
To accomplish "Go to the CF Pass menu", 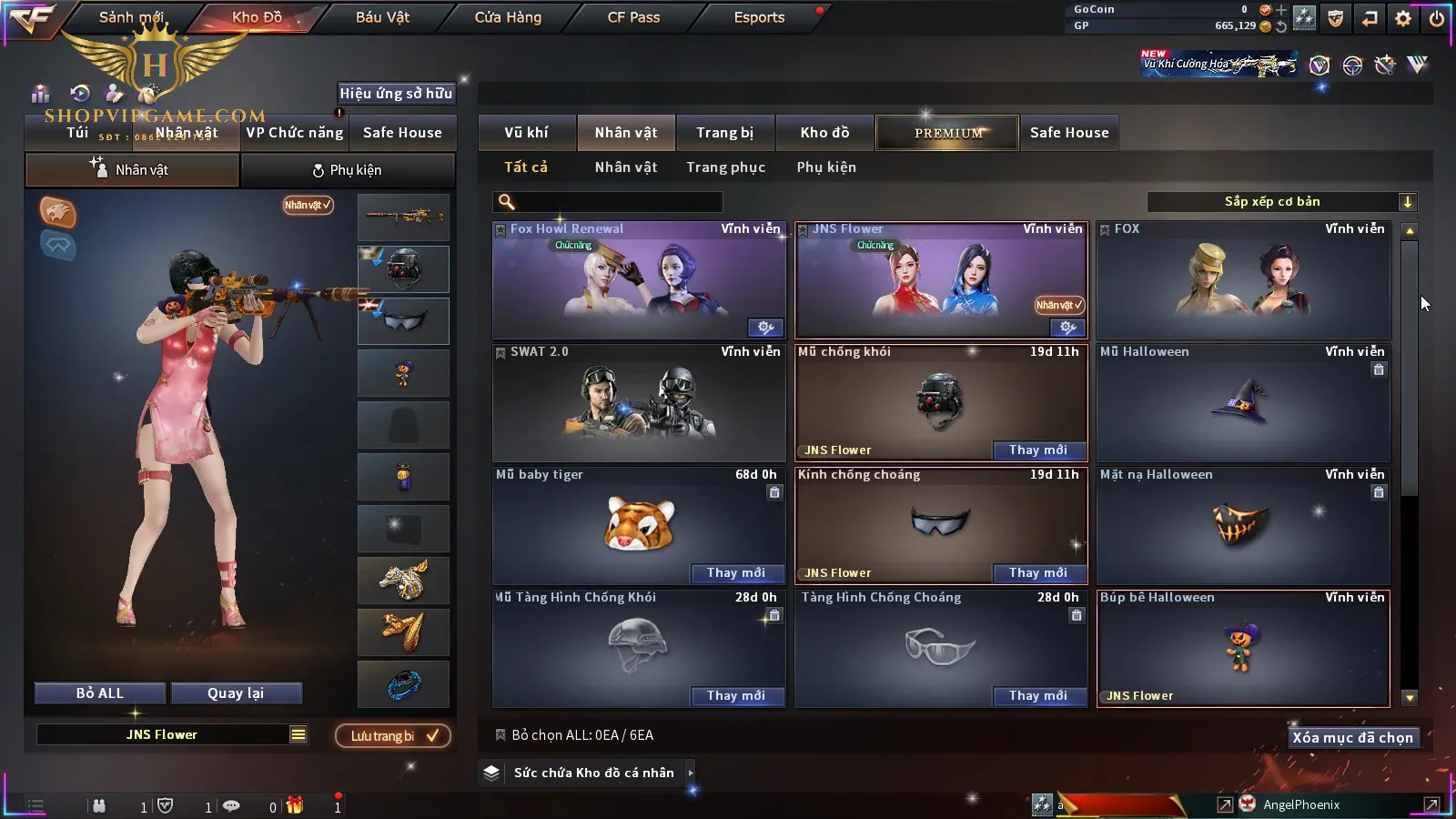I will point(633,17).
